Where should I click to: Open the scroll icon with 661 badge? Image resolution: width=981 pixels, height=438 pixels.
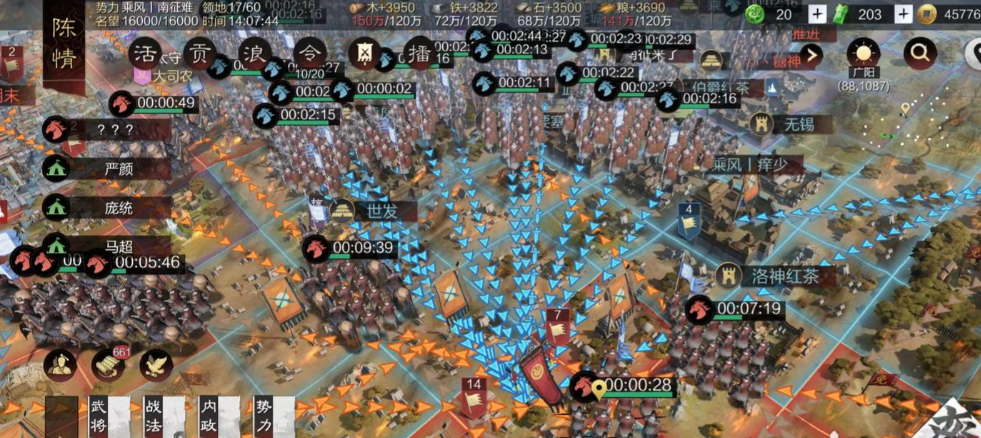pos(108,365)
